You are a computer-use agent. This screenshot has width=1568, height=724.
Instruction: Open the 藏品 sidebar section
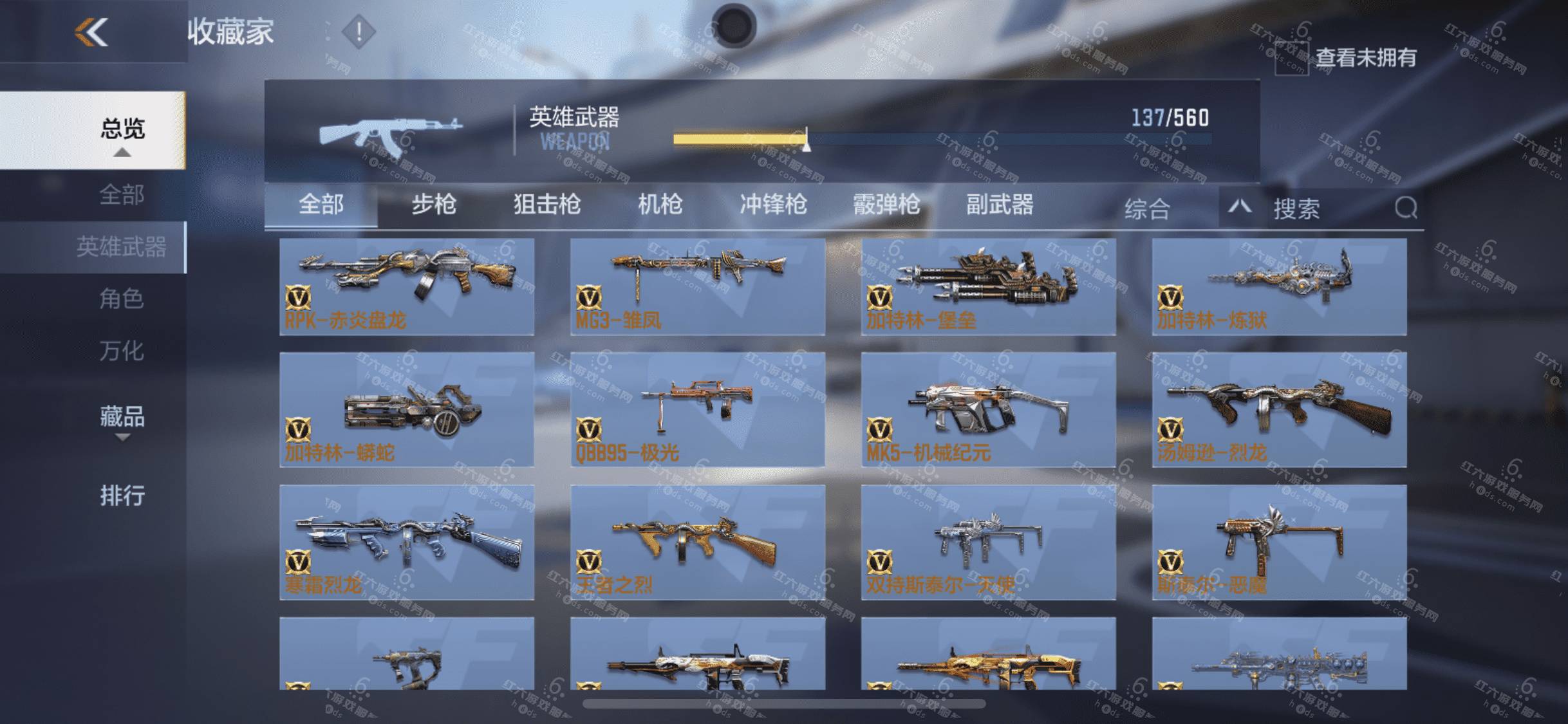[x=122, y=418]
